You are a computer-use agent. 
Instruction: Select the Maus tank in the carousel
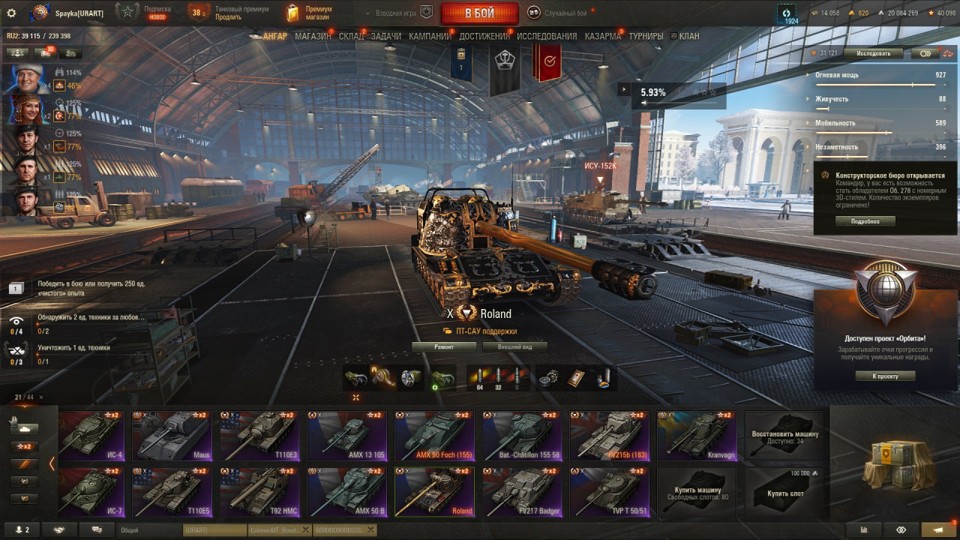tap(171, 435)
